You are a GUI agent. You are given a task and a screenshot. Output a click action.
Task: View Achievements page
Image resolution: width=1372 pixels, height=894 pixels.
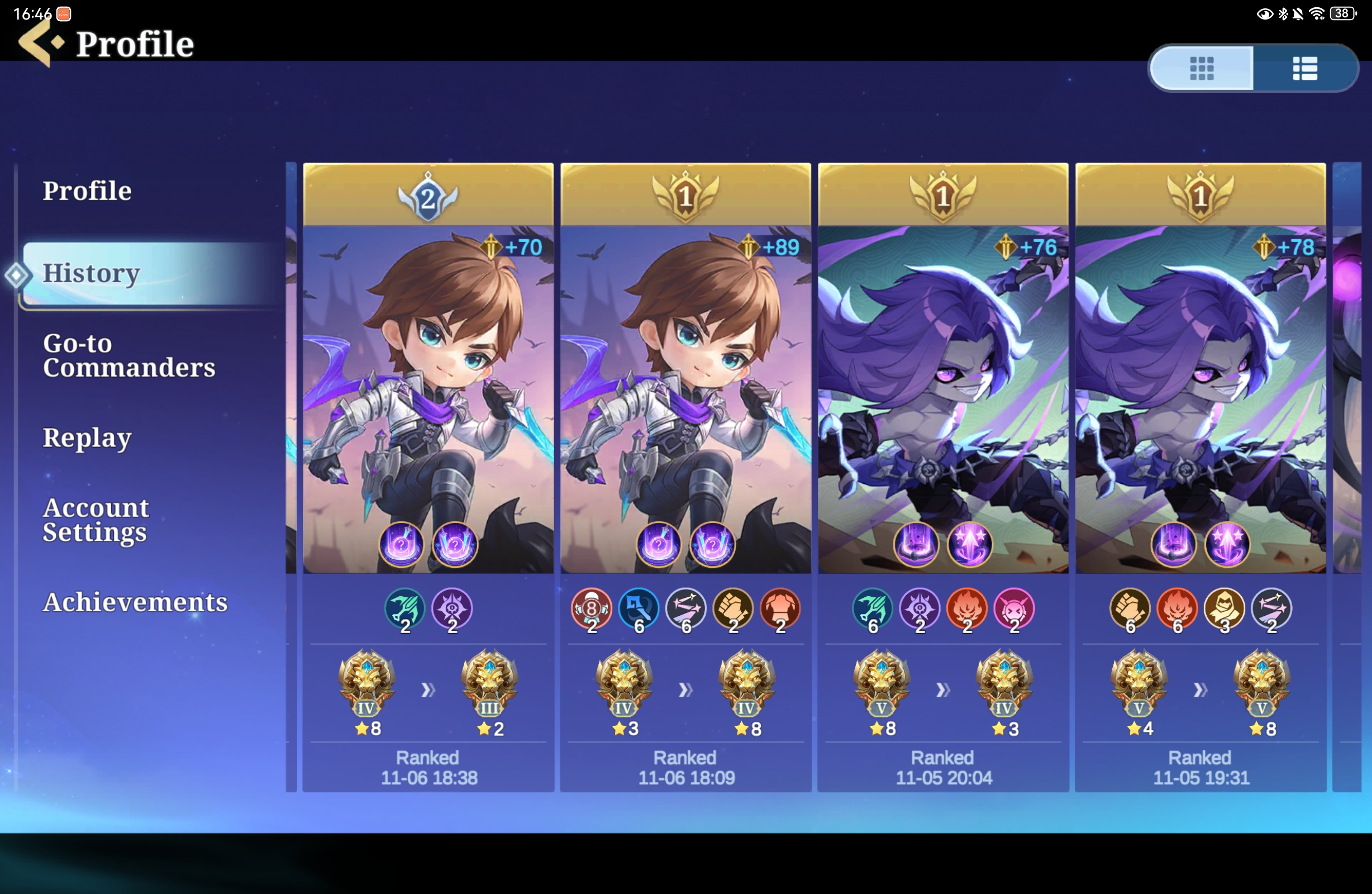[x=135, y=602]
